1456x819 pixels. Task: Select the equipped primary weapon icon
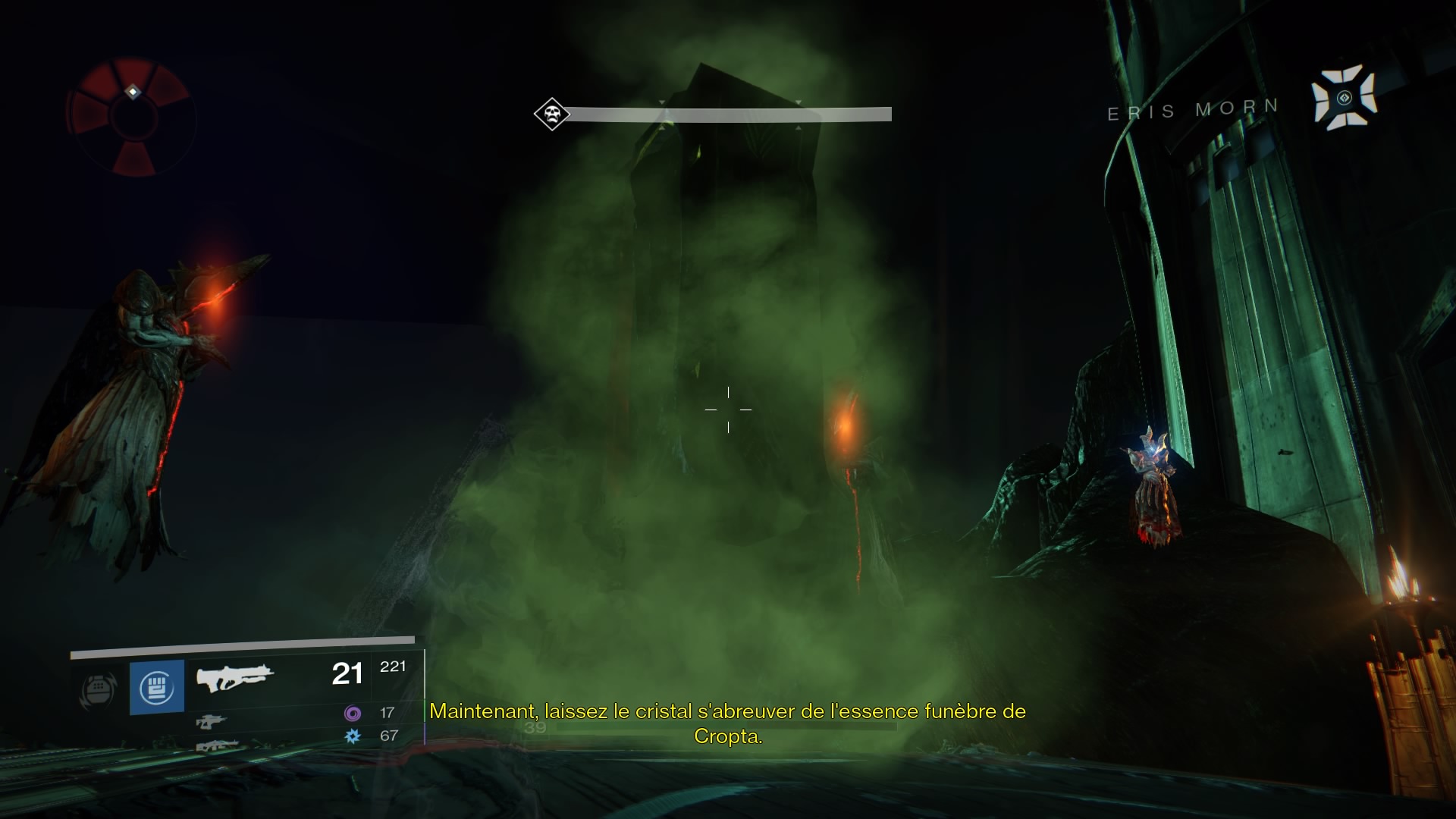pos(235,676)
